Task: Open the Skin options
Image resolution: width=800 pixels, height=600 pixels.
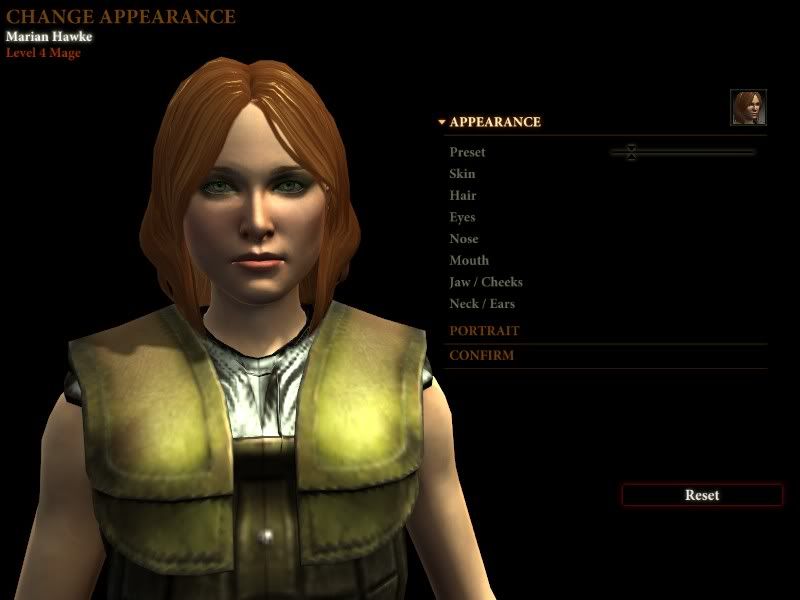Action: (x=462, y=174)
